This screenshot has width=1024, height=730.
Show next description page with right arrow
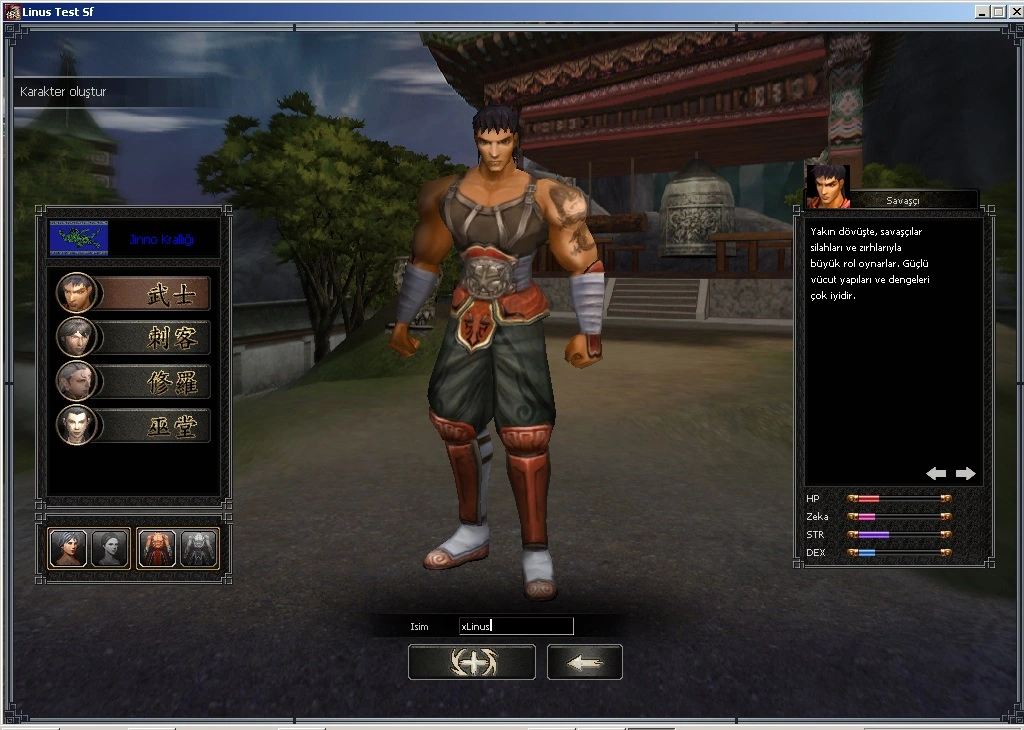tap(965, 473)
